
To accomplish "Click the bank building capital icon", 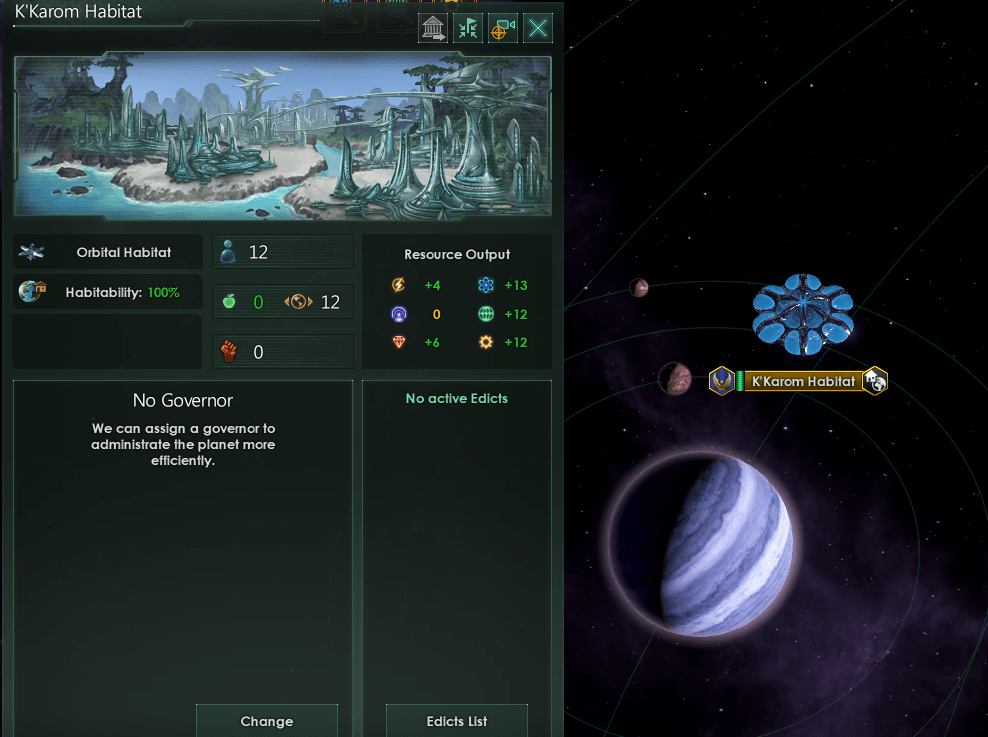I will 433,28.
